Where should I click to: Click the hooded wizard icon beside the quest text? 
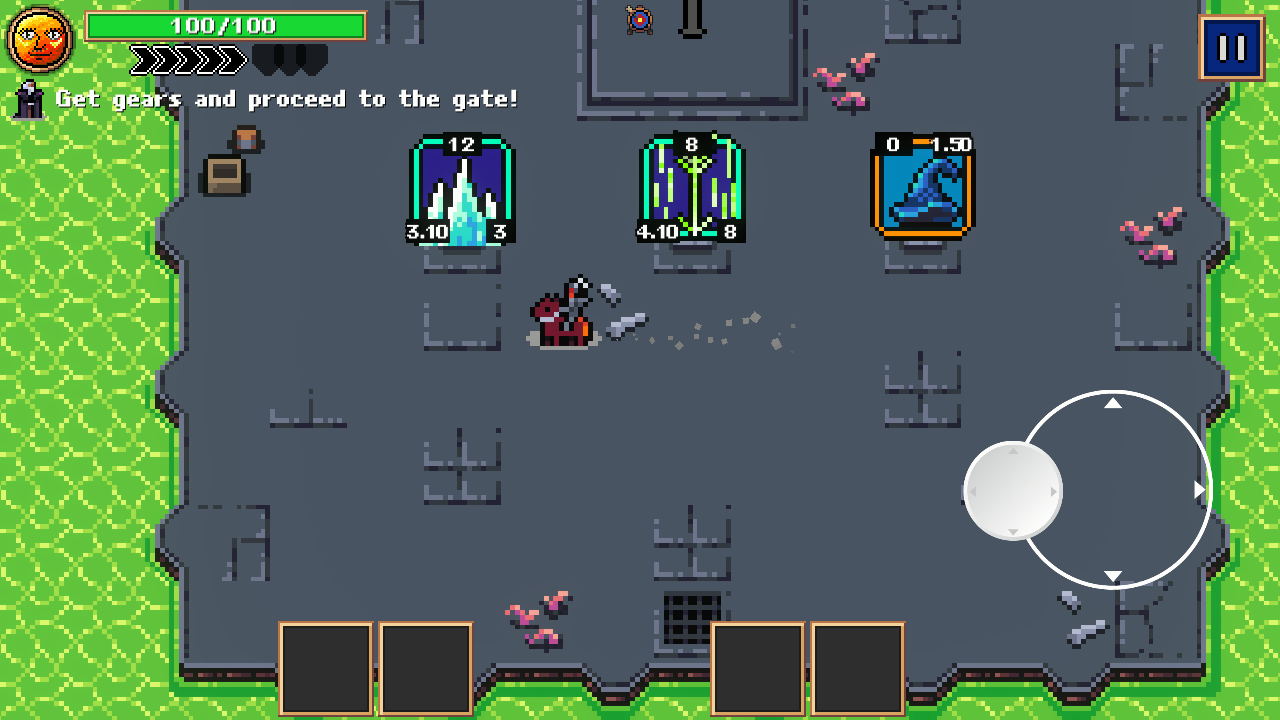pos(28,99)
